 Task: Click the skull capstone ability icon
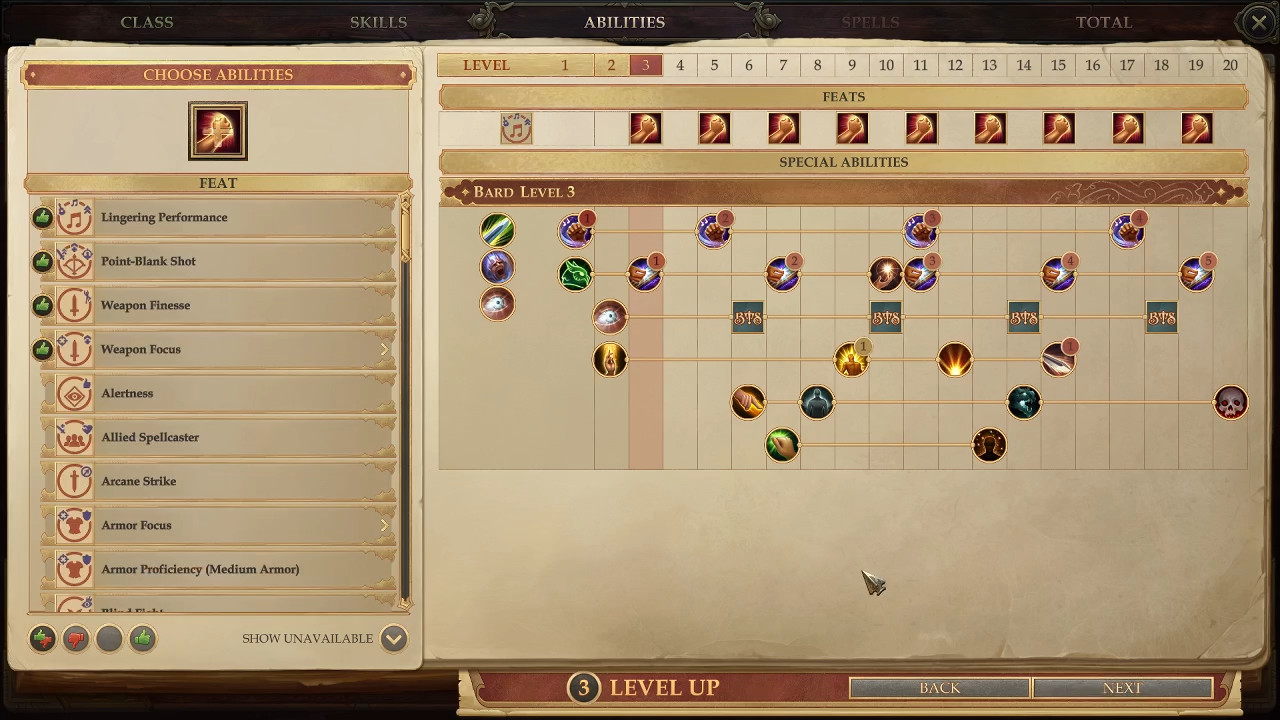(1230, 403)
